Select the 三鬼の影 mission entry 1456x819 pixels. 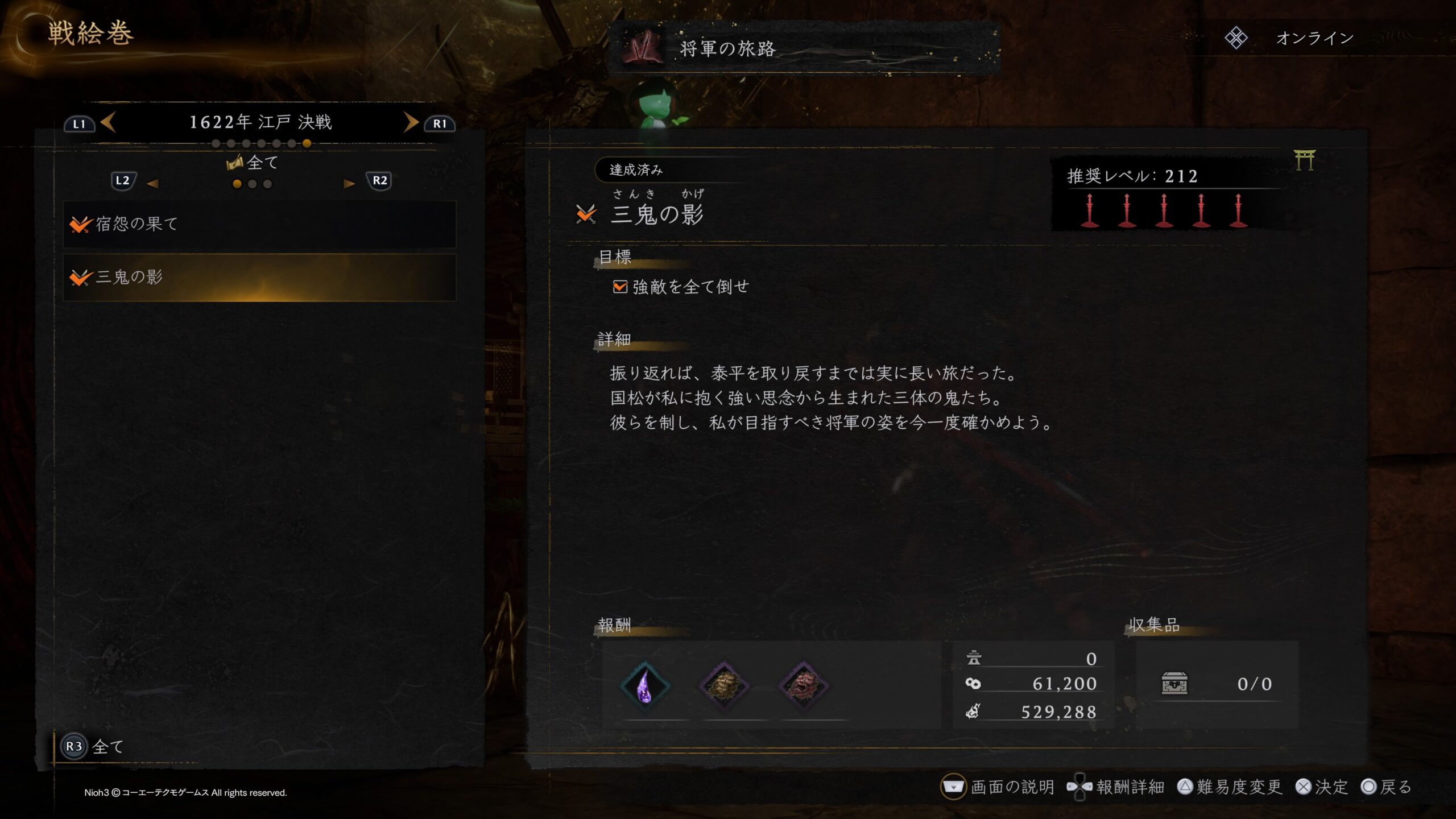[259, 278]
